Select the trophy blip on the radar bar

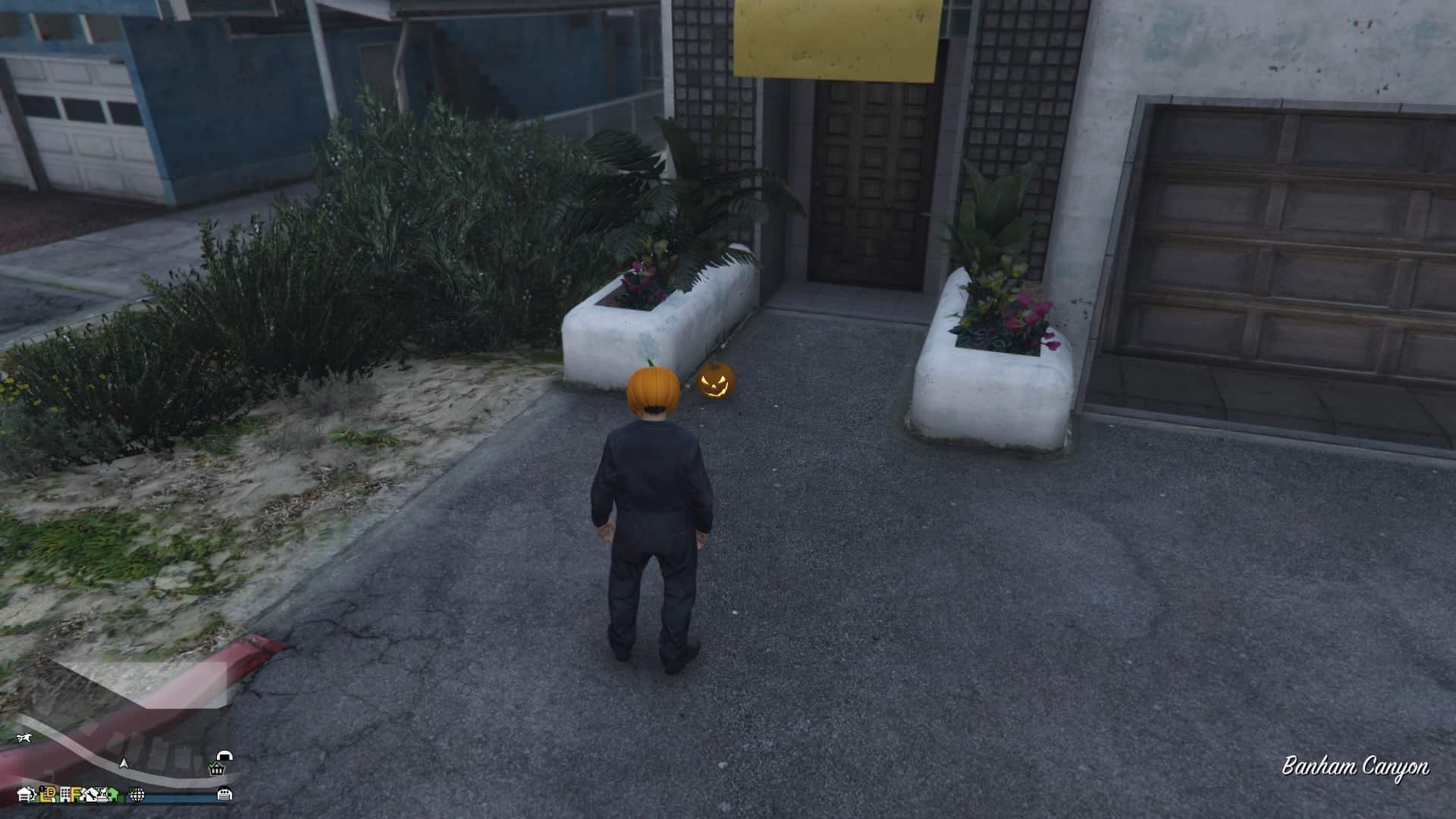[105, 795]
